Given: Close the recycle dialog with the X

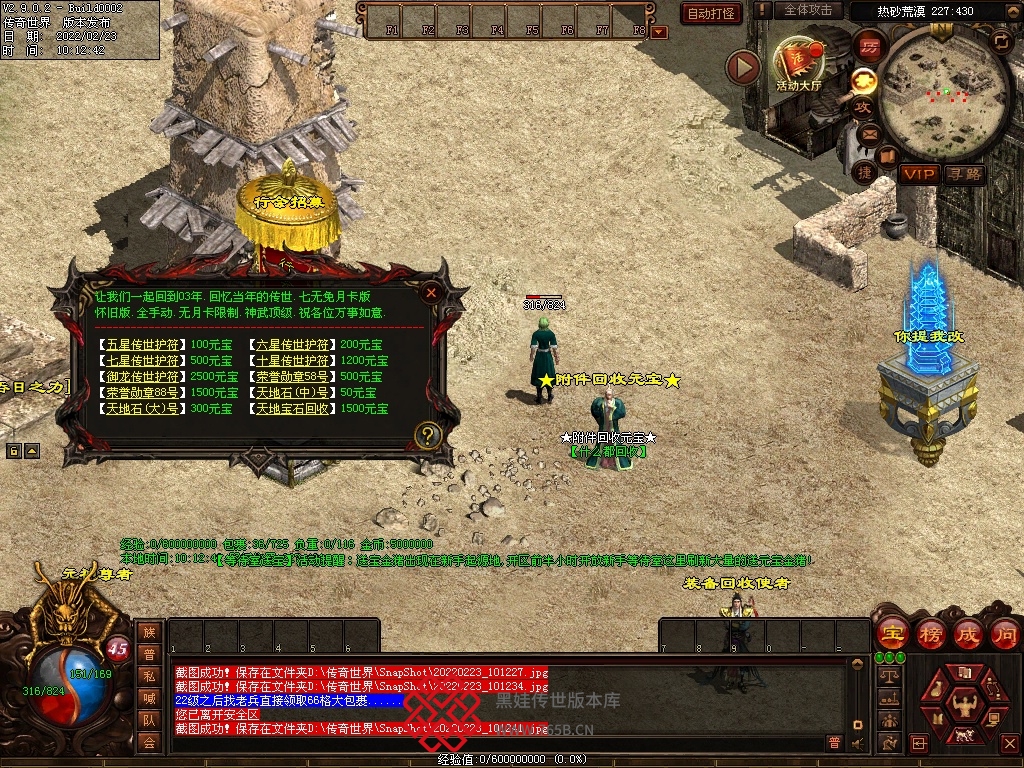Looking at the screenshot, I should click(431, 293).
